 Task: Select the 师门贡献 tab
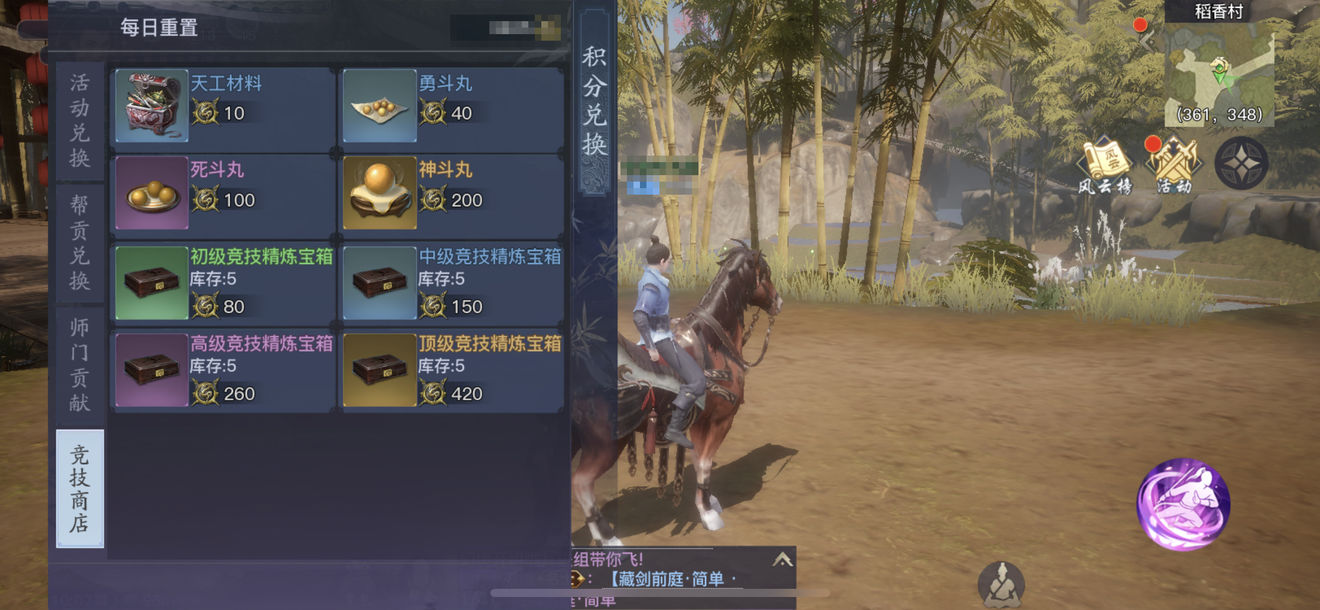(80, 364)
